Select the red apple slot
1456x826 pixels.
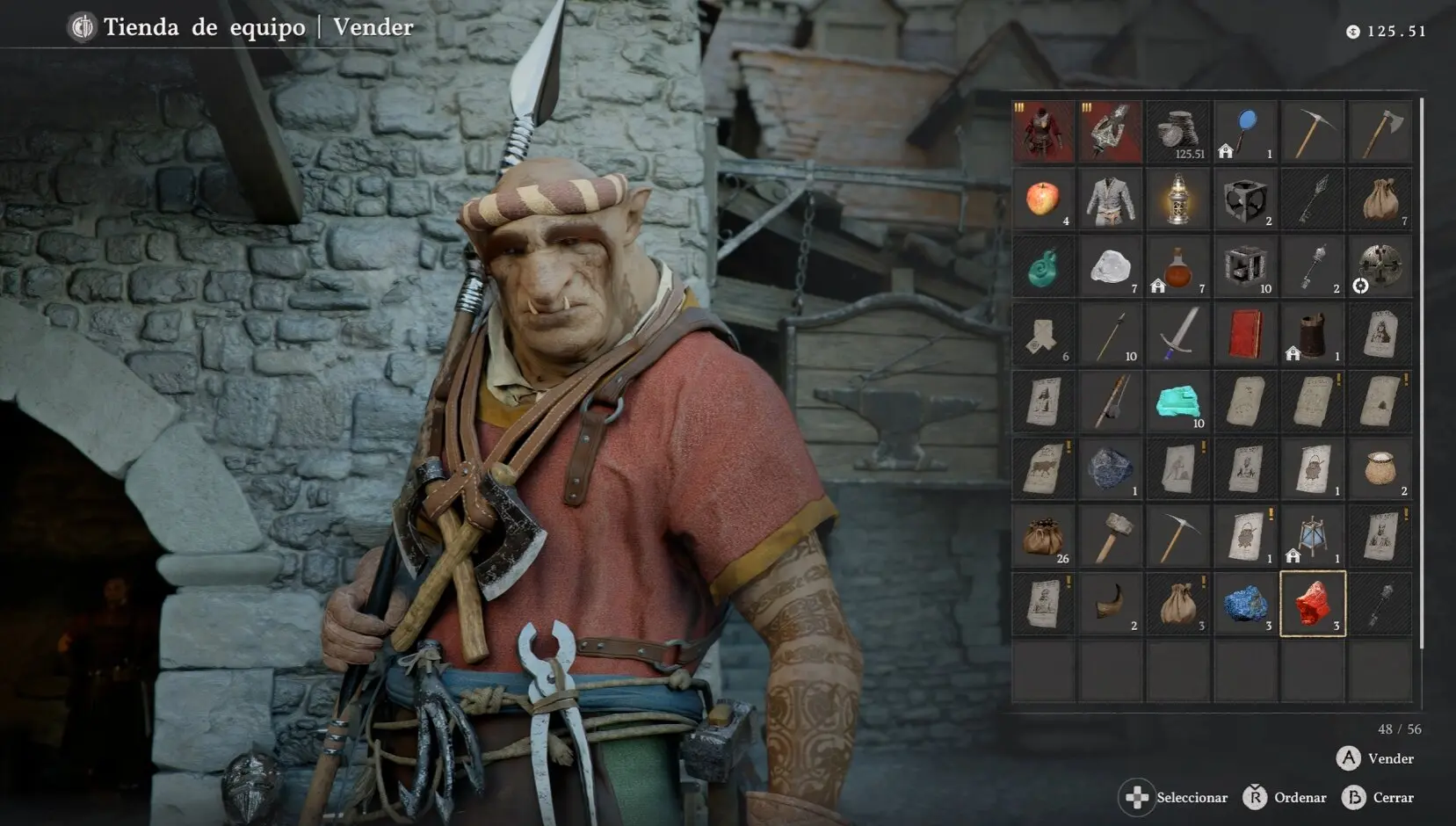[1043, 199]
